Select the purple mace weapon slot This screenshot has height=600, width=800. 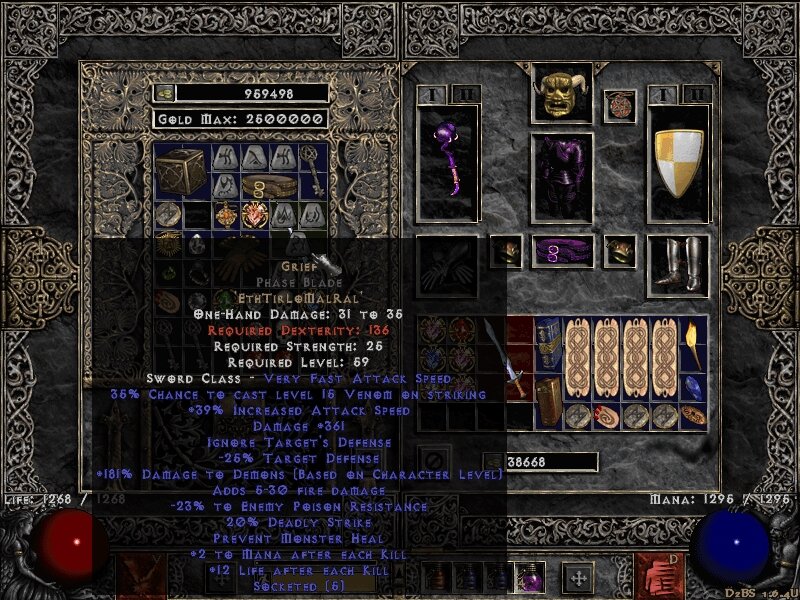coord(447,160)
